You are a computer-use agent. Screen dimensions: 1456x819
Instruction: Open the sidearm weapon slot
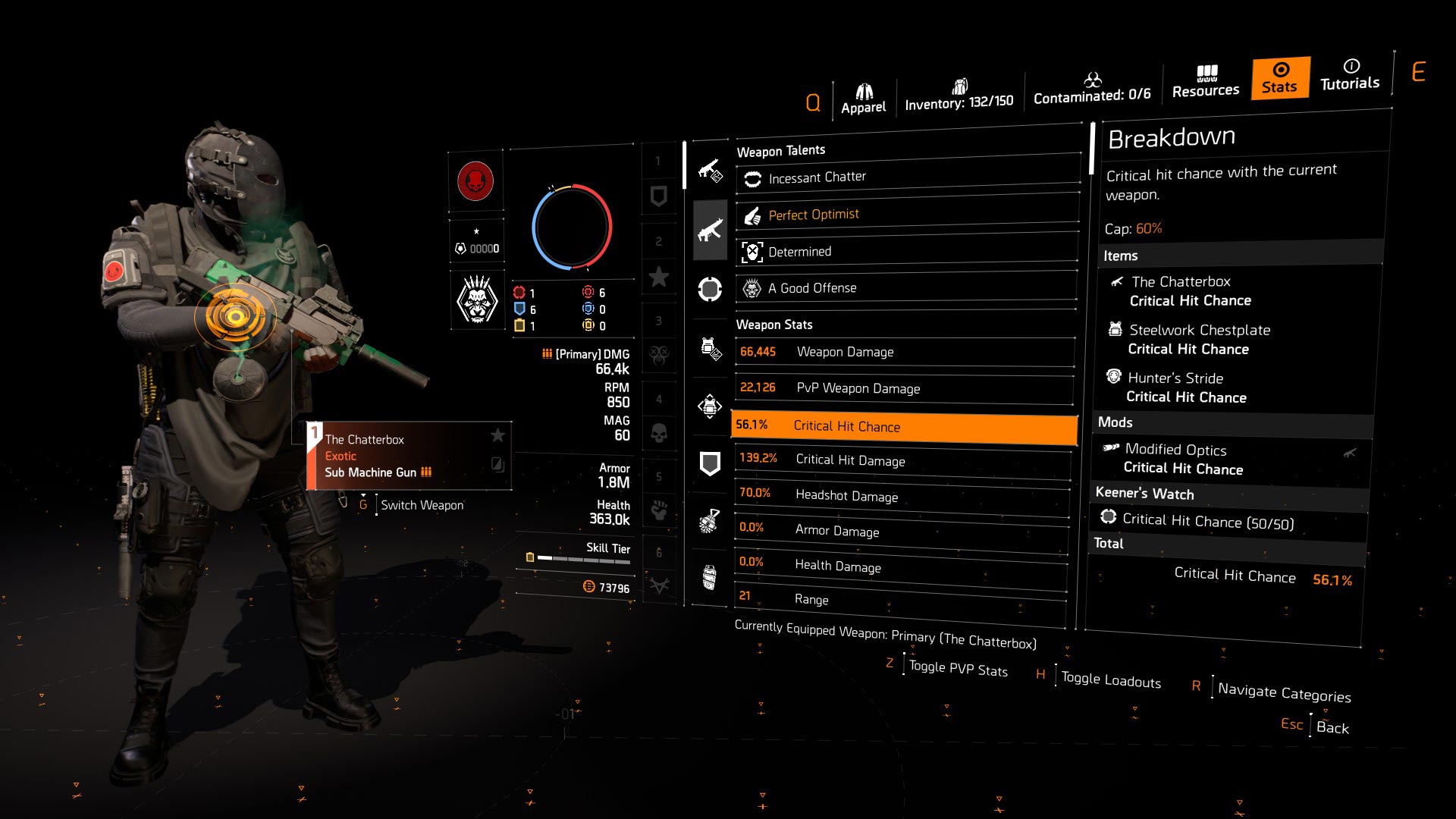coord(709,170)
